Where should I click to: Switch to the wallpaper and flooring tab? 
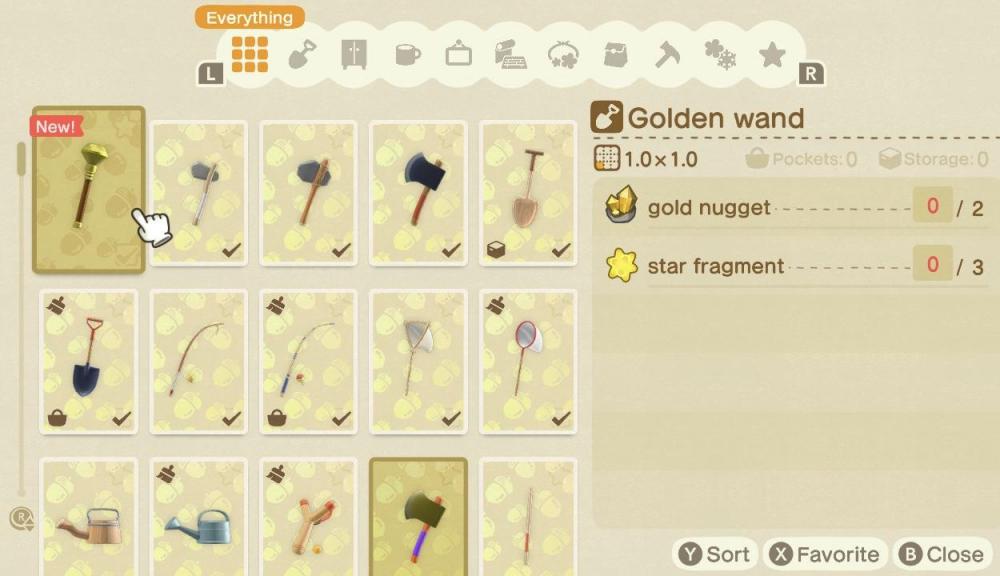pos(511,55)
